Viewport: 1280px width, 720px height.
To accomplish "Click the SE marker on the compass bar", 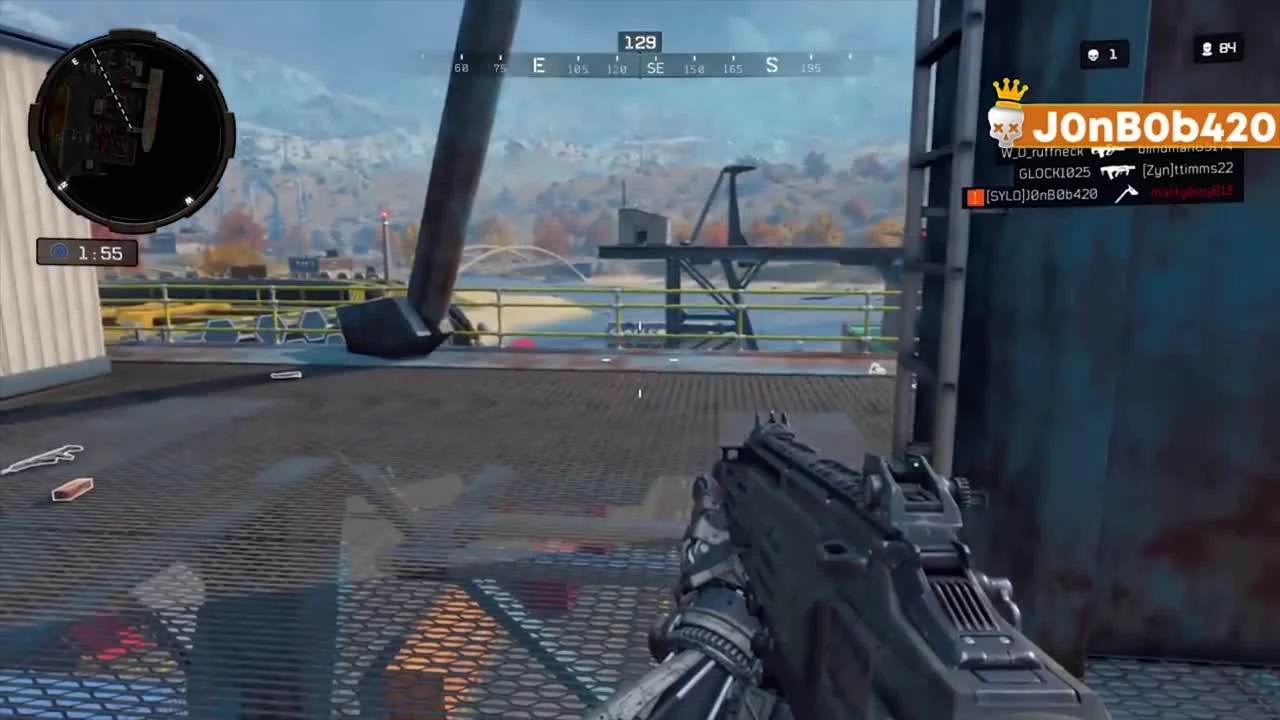I will pos(656,67).
